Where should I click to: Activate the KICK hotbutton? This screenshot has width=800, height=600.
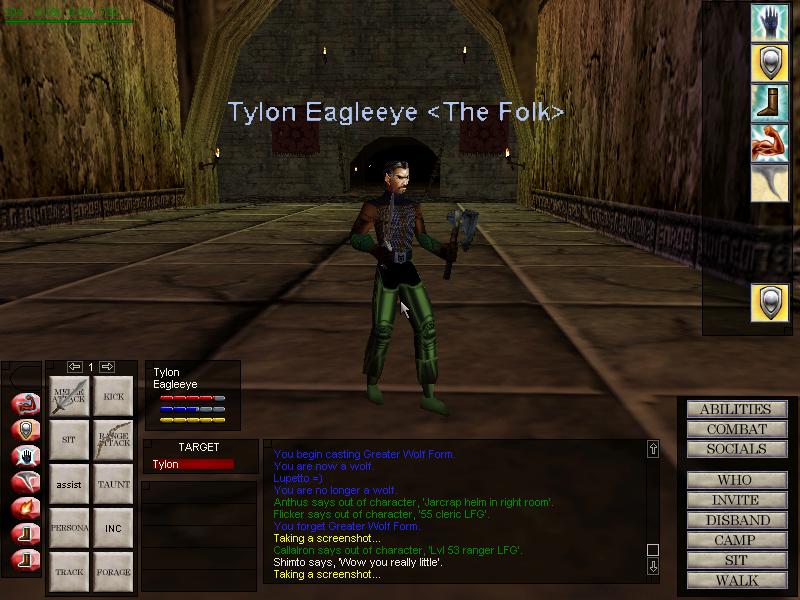point(113,397)
